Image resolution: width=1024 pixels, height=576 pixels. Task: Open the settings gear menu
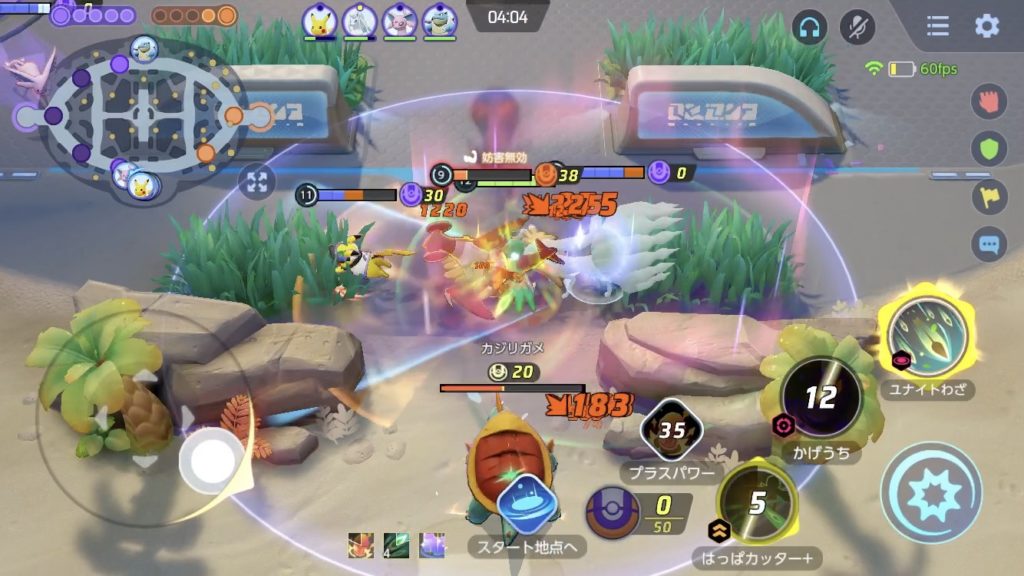pos(987,26)
